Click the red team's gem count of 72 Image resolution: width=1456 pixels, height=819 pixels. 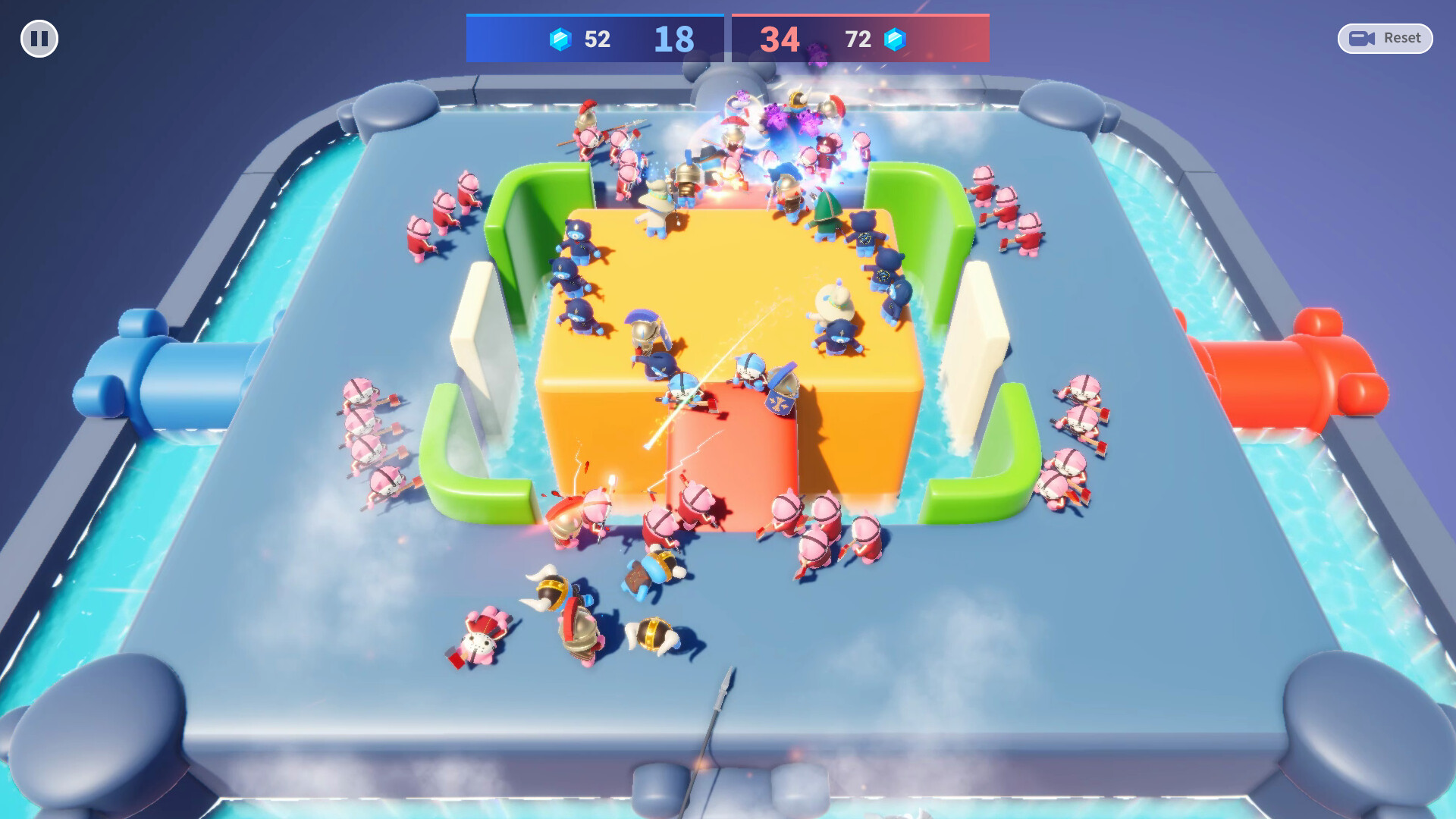tap(859, 39)
